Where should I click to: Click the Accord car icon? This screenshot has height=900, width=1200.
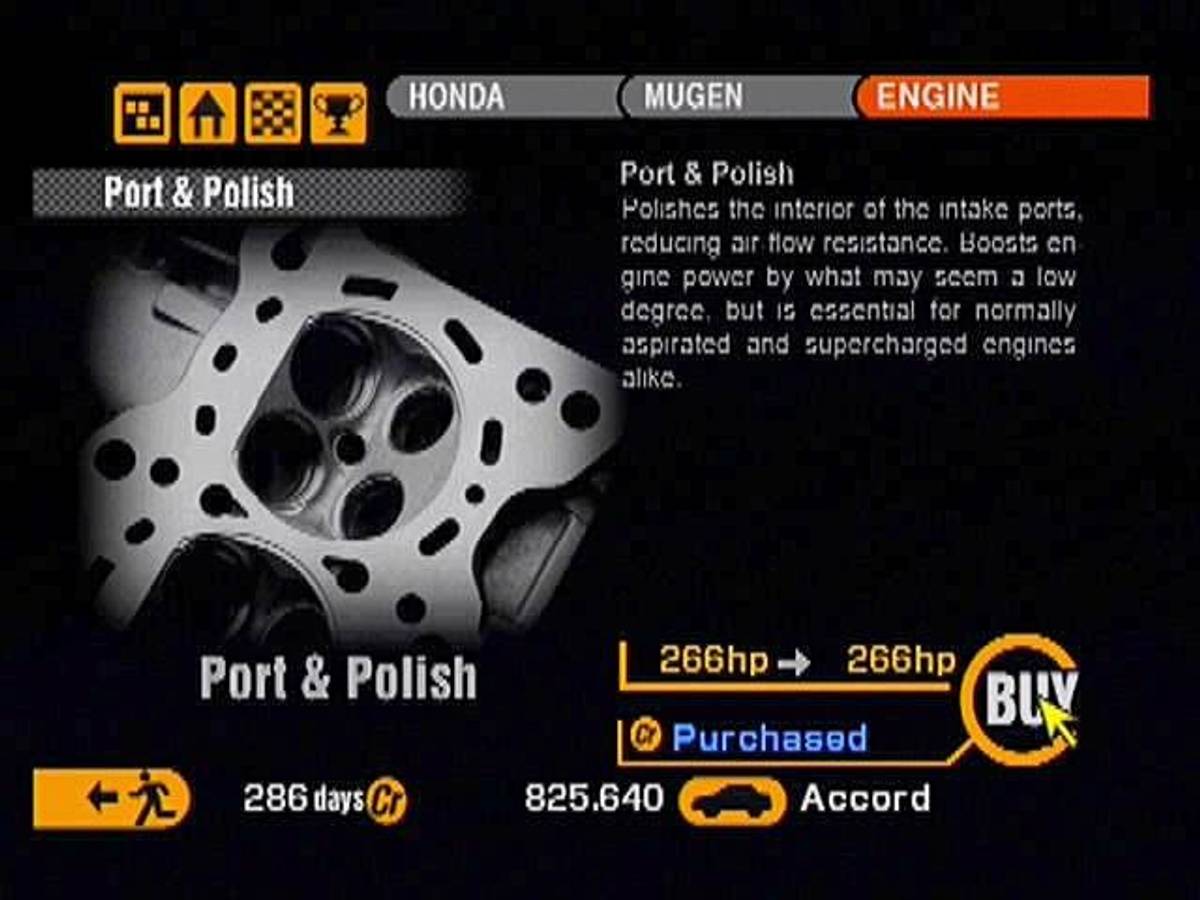pyautogui.click(x=732, y=800)
